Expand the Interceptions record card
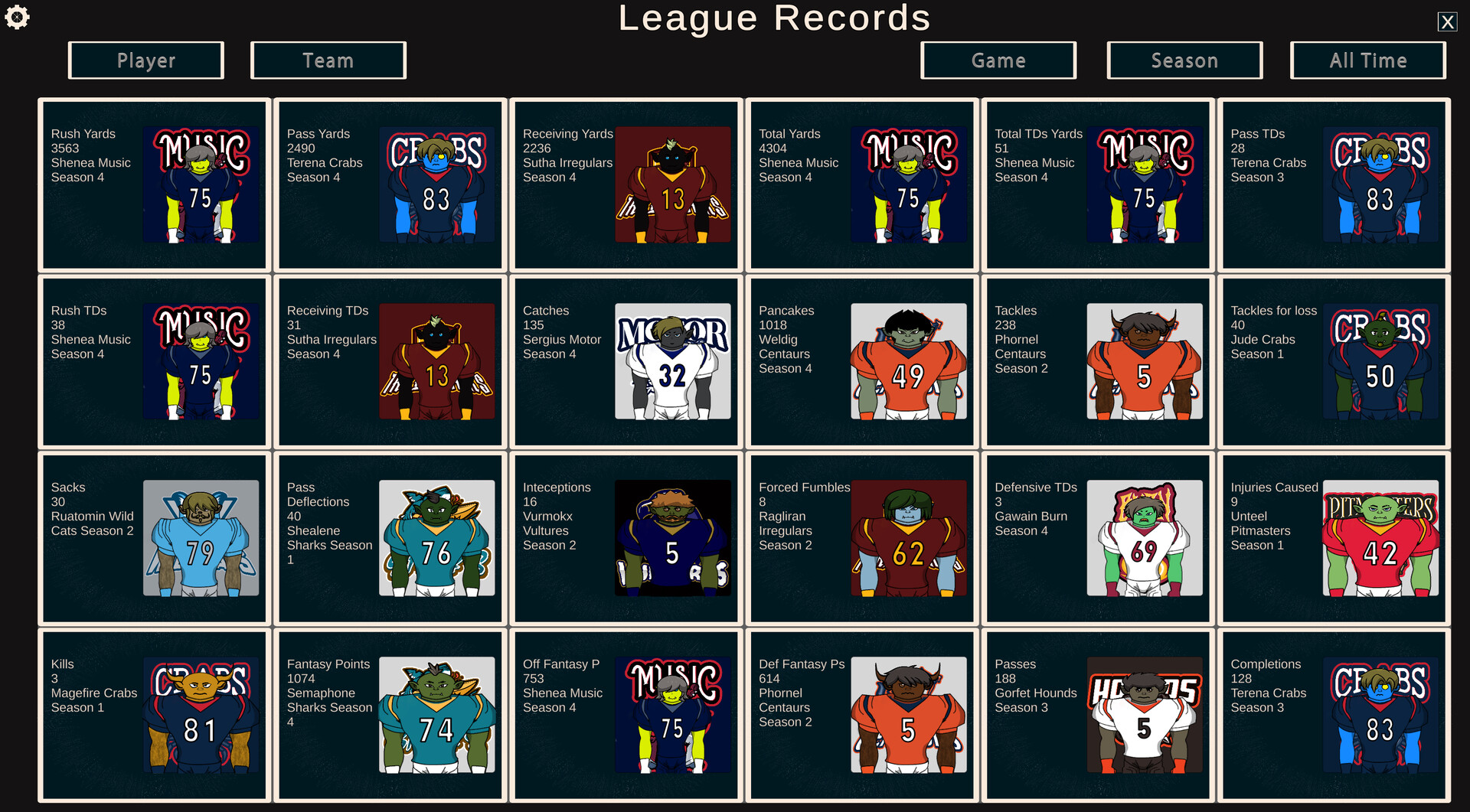Image resolution: width=1470 pixels, height=812 pixels. point(626,538)
